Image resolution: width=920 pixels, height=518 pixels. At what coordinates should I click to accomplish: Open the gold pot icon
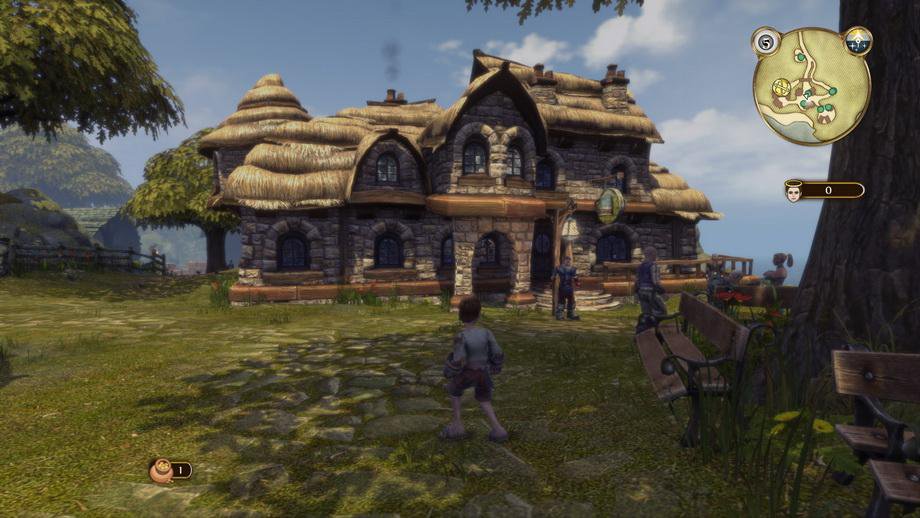coord(159,470)
